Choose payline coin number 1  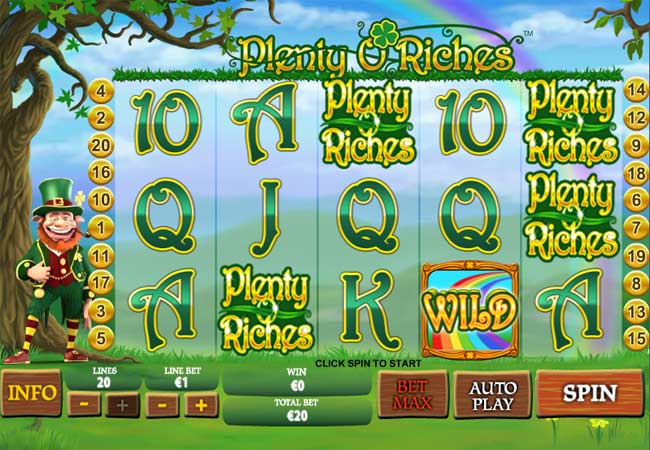100,228
